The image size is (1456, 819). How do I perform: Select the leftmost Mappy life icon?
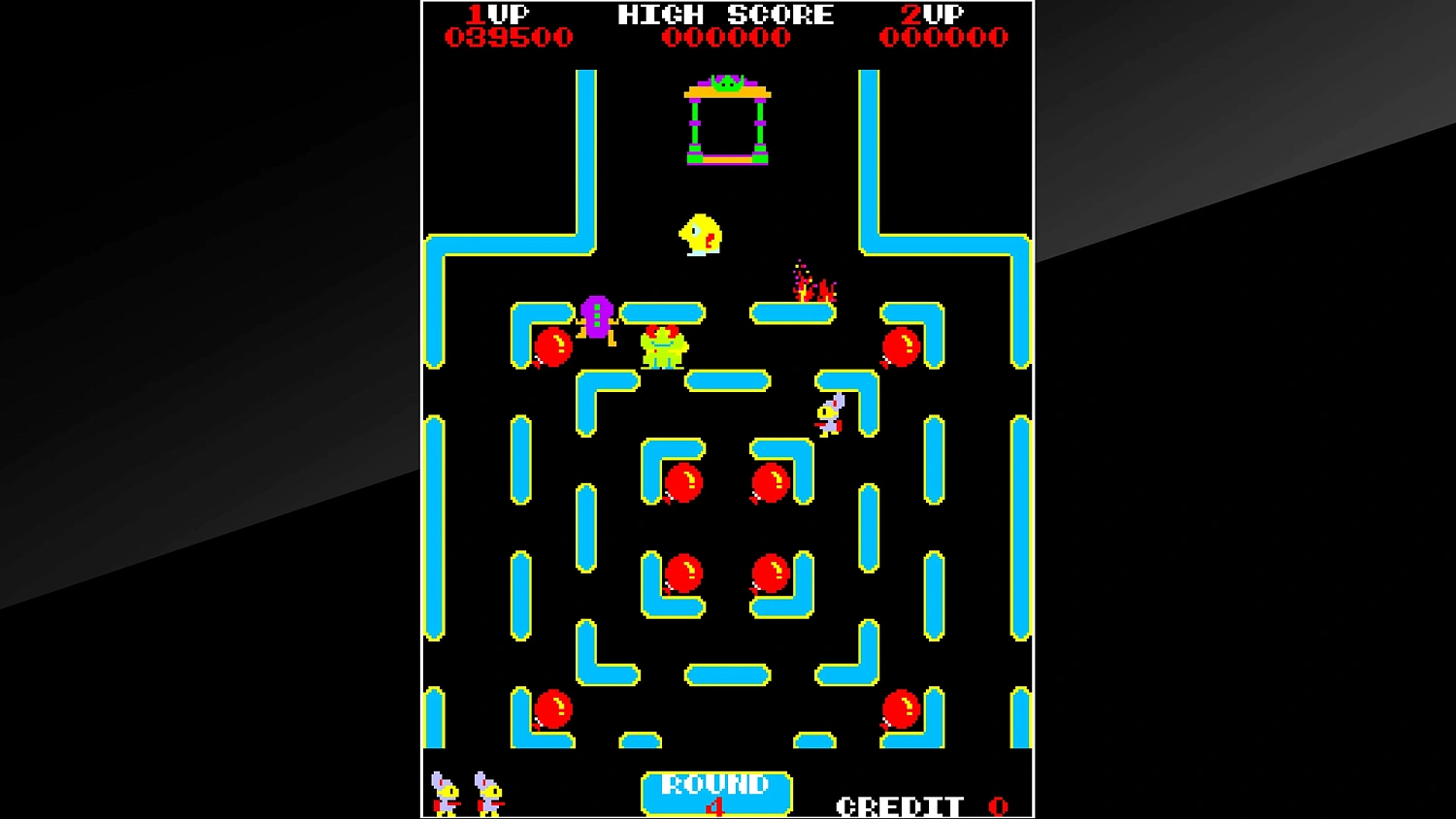click(x=445, y=794)
